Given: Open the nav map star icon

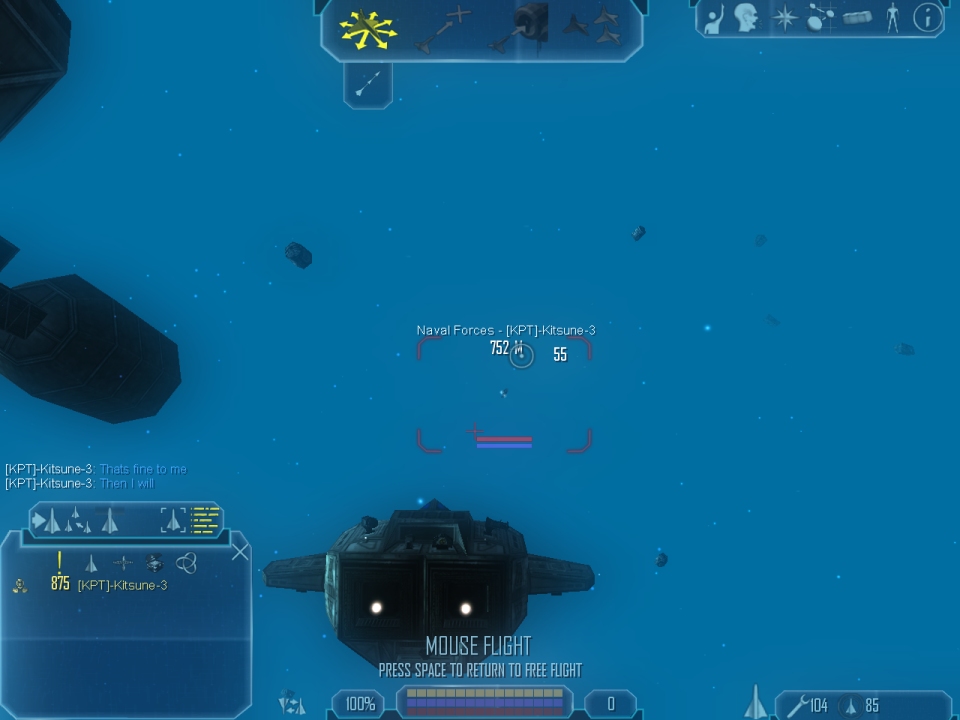Looking at the screenshot, I should pyautogui.click(x=785, y=19).
